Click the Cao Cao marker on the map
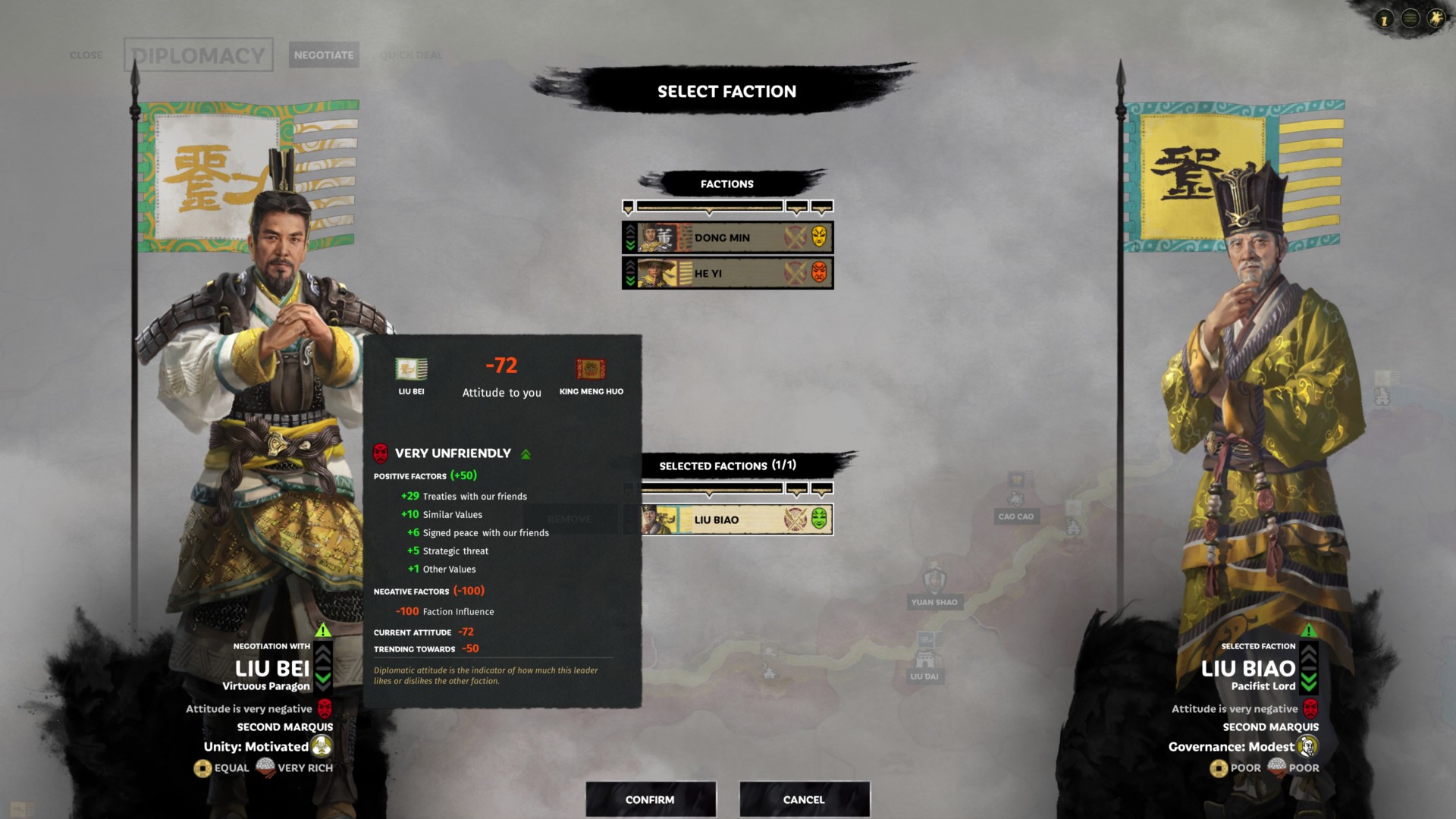This screenshot has height=819, width=1456. click(x=1017, y=515)
